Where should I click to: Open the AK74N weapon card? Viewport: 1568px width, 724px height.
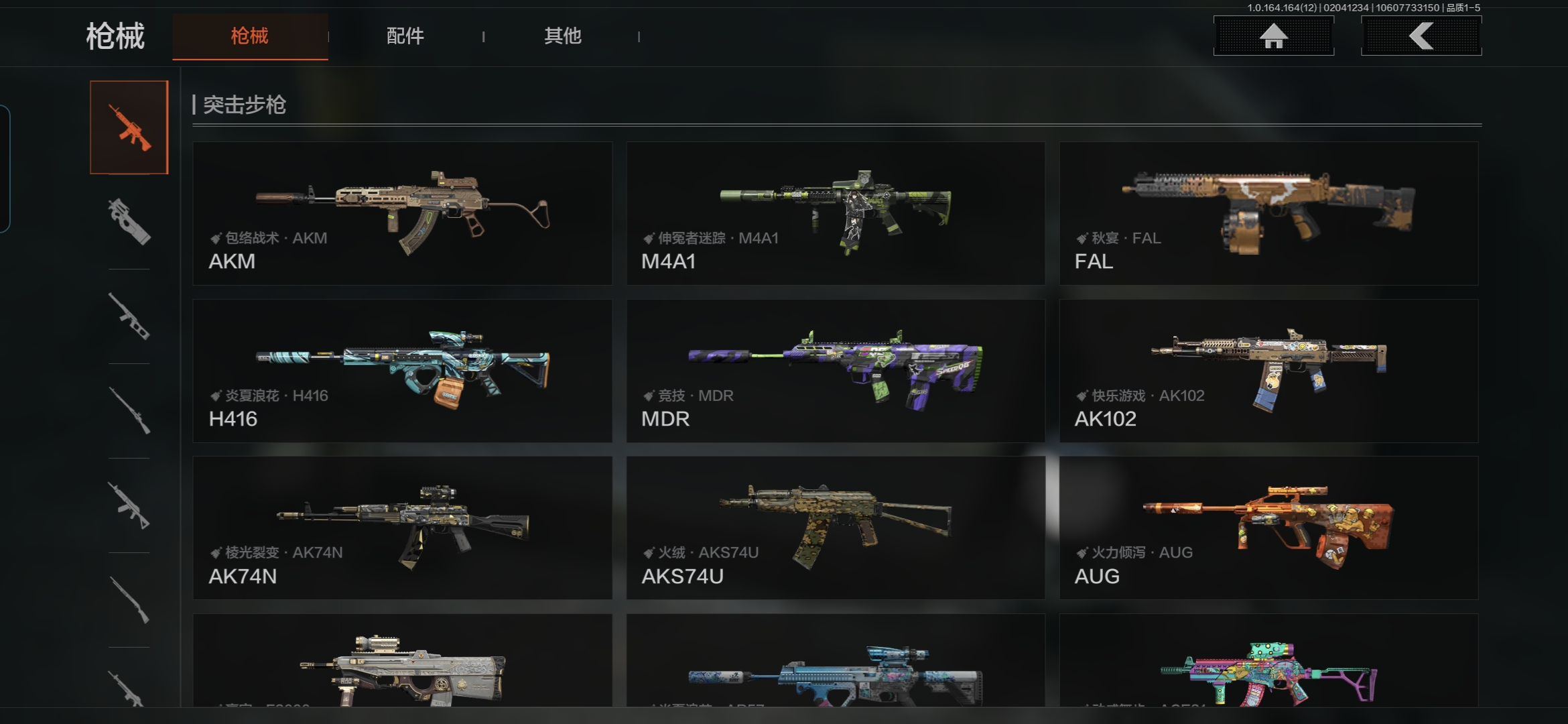tap(402, 528)
